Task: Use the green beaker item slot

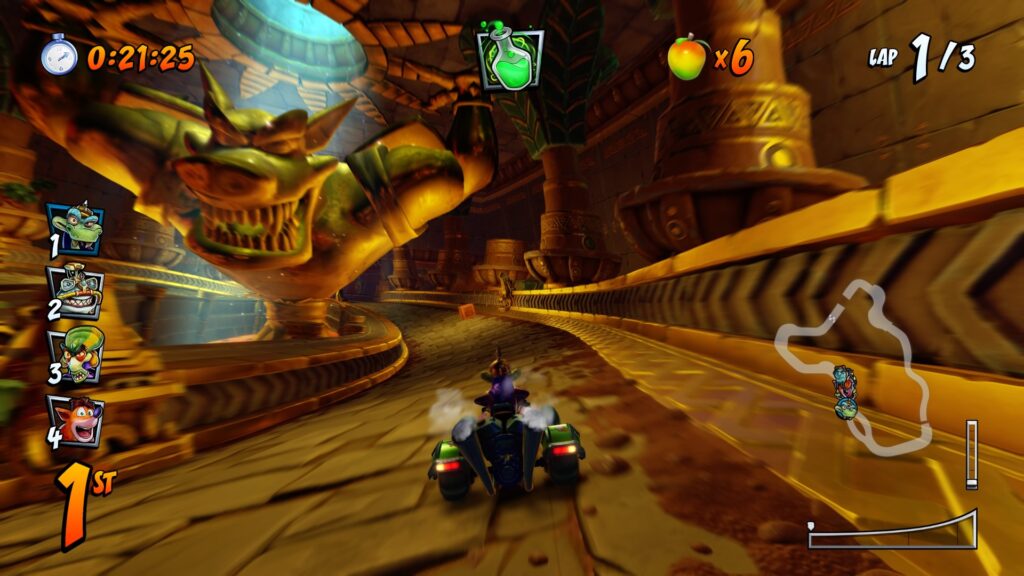Action: tap(510, 60)
